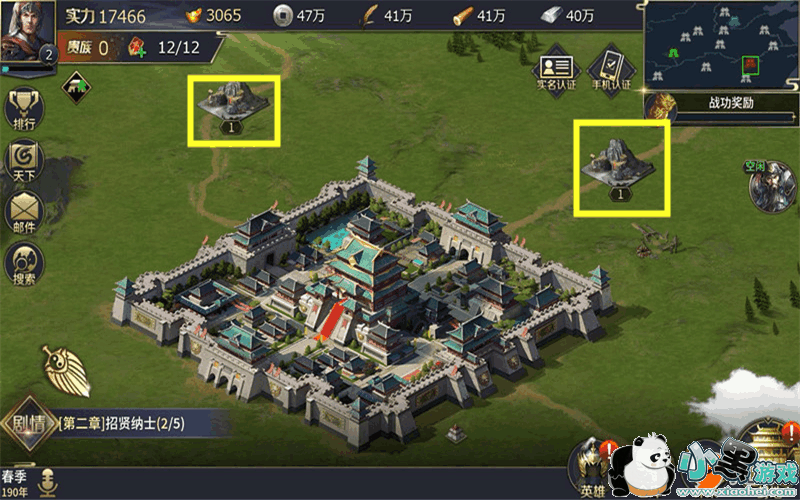
Task: Open the minimap in the corner
Action: click(721, 45)
